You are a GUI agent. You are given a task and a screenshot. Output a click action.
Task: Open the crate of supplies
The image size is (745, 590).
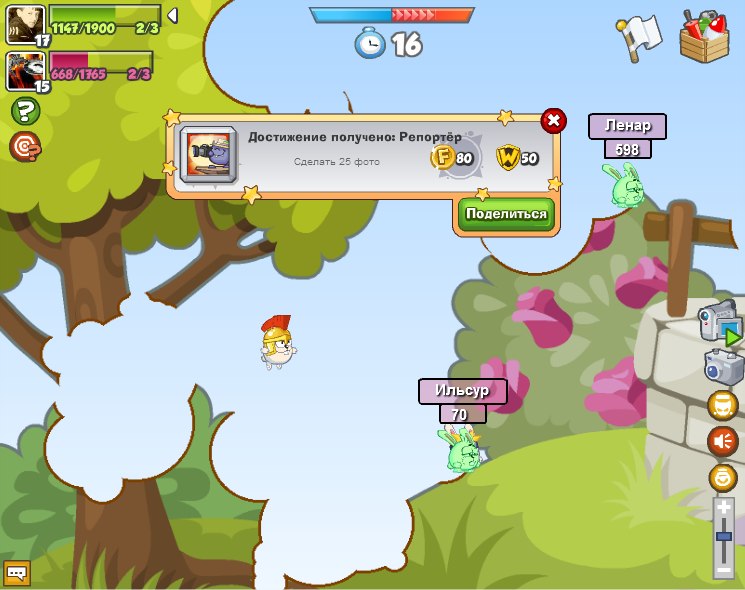pyautogui.click(x=704, y=37)
